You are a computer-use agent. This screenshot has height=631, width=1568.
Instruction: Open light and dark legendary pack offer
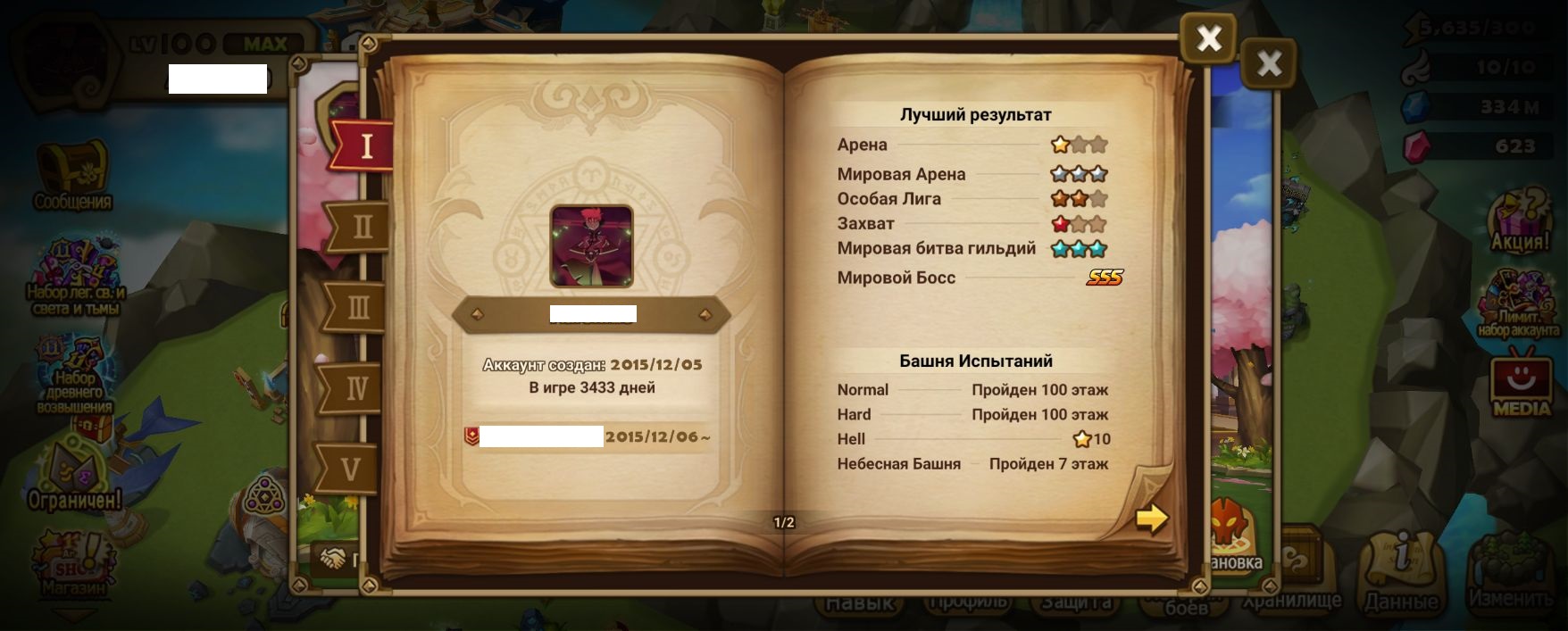75,277
